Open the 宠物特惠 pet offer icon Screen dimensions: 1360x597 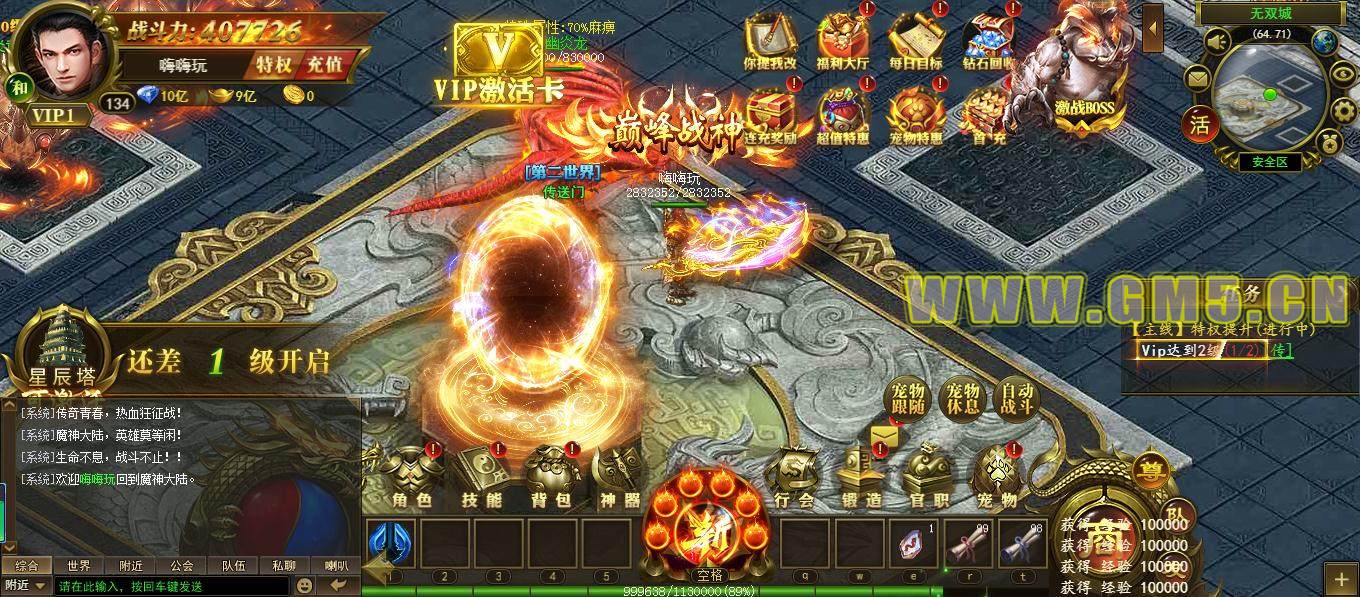tap(915, 115)
